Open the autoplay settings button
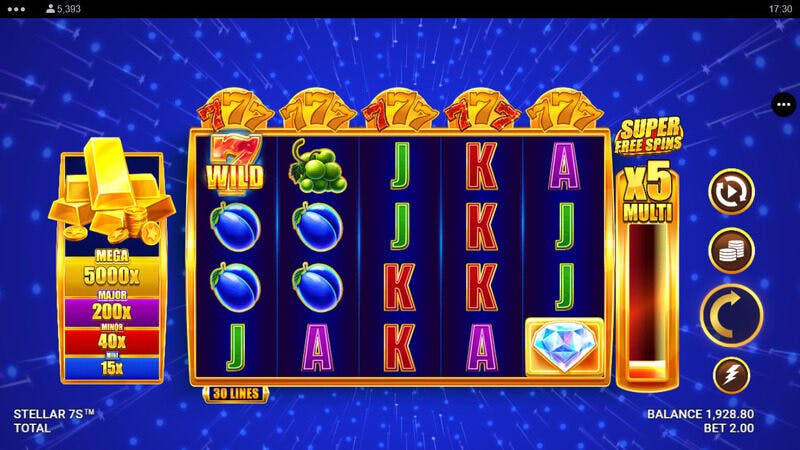This screenshot has height=450, width=800. coord(731,192)
